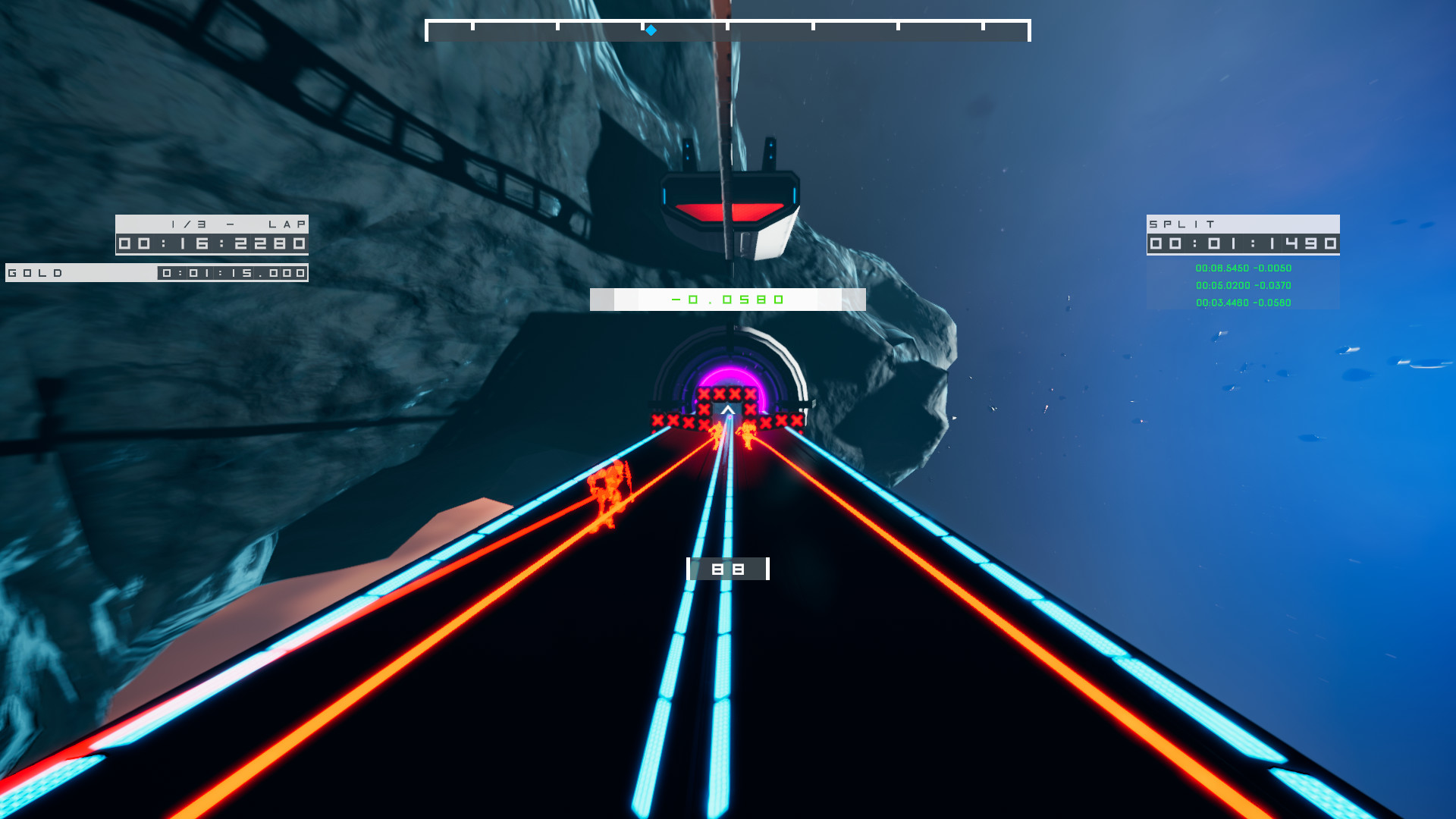Toggle the lap timer 00:16:2280 display
1456x819 pixels.
tap(212, 243)
